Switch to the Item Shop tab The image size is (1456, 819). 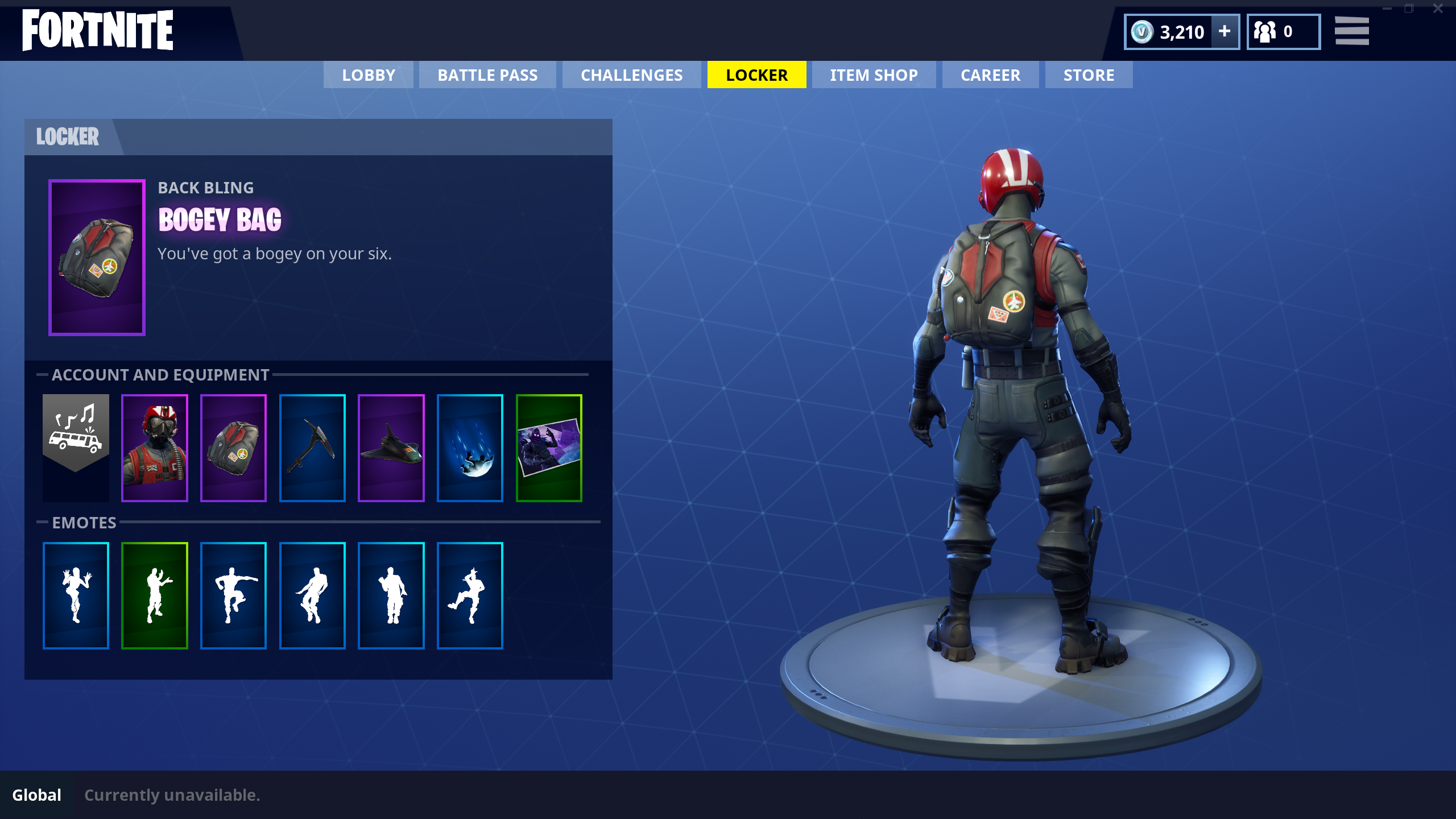(x=874, y=75)
